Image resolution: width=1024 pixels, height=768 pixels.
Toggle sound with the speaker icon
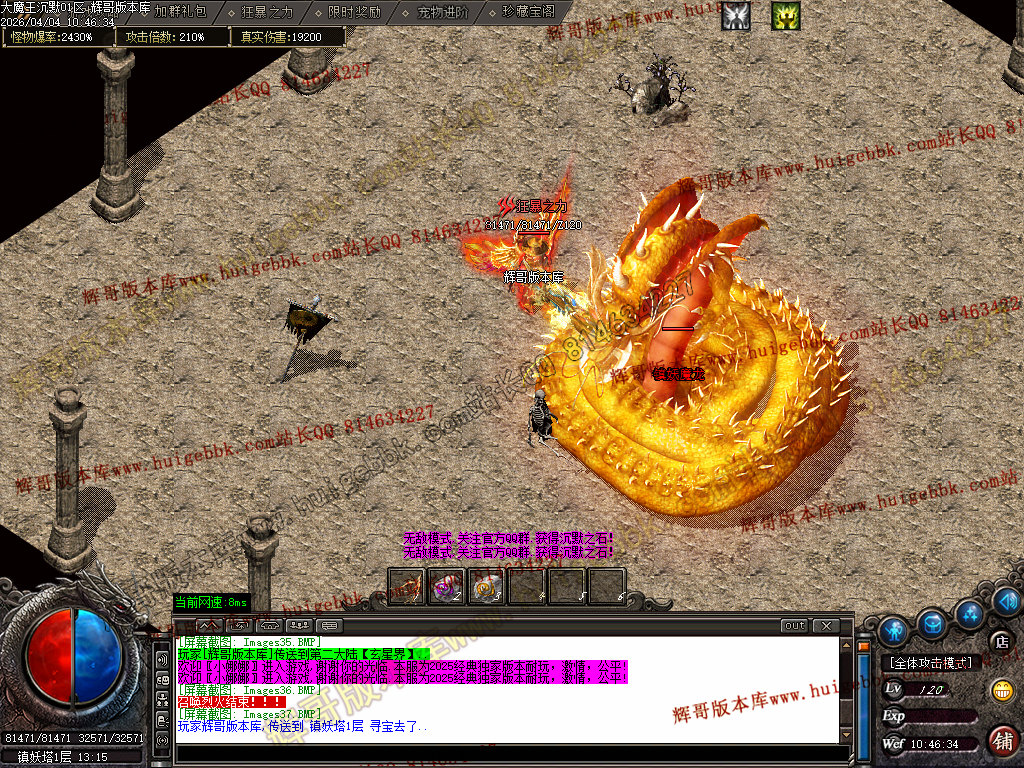coord(1007,601)
